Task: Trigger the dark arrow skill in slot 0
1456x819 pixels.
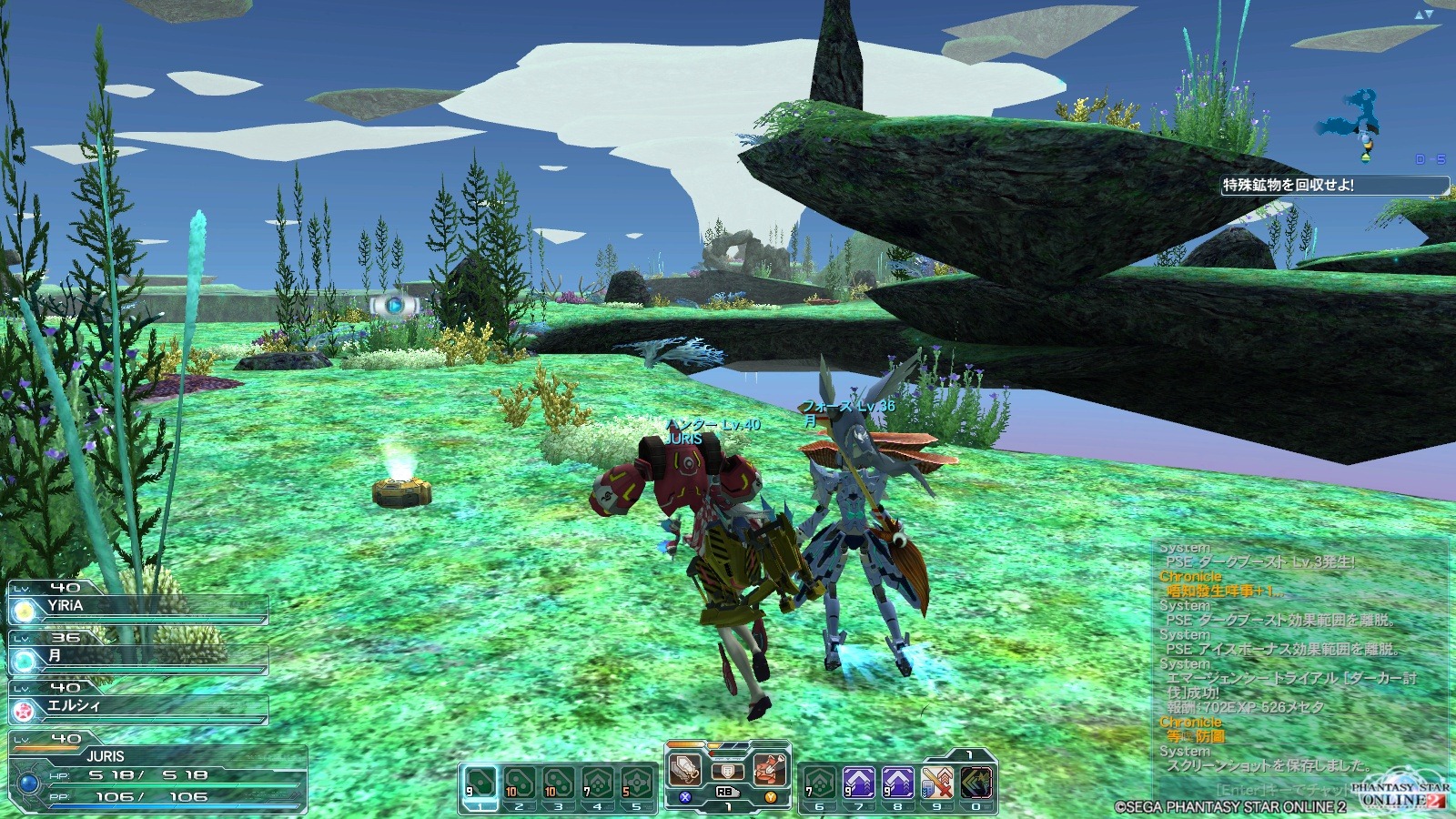Action: pos(976,784)
